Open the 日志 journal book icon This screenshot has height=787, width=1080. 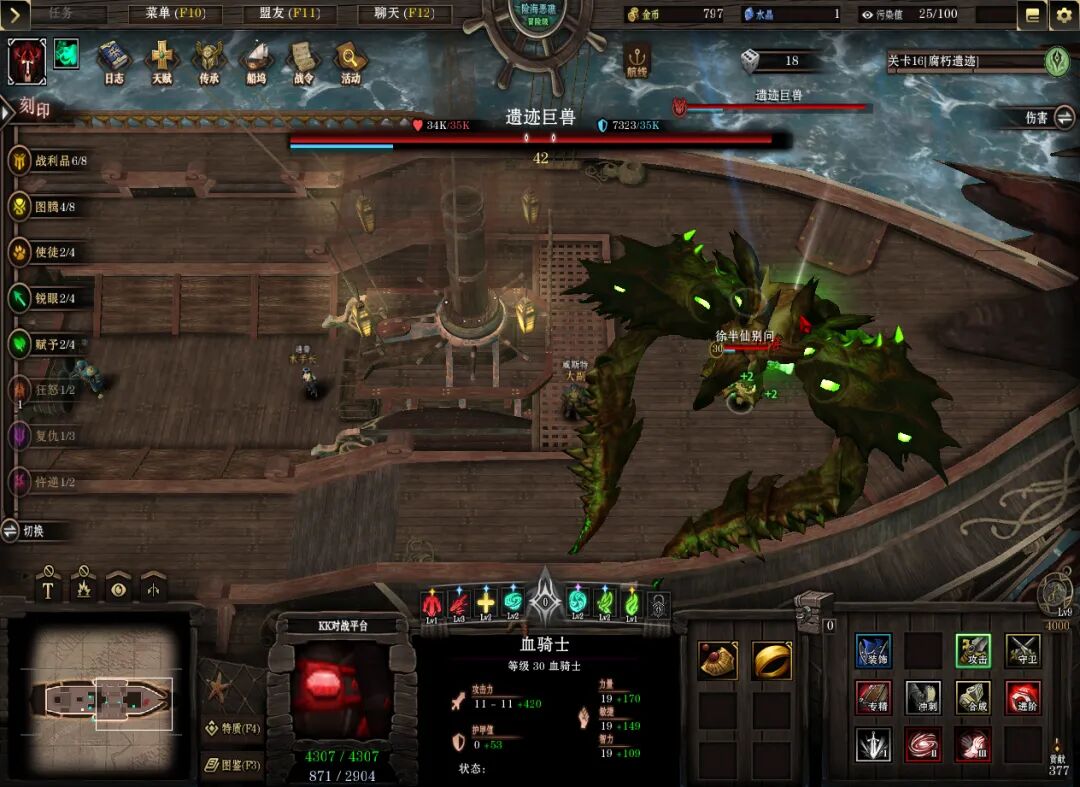pos(114,61)
